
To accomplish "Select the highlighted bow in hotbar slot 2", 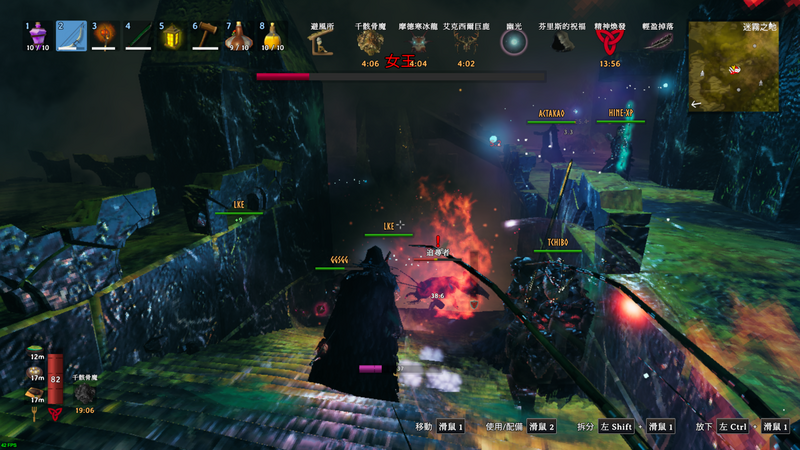I will pos(70,36).
